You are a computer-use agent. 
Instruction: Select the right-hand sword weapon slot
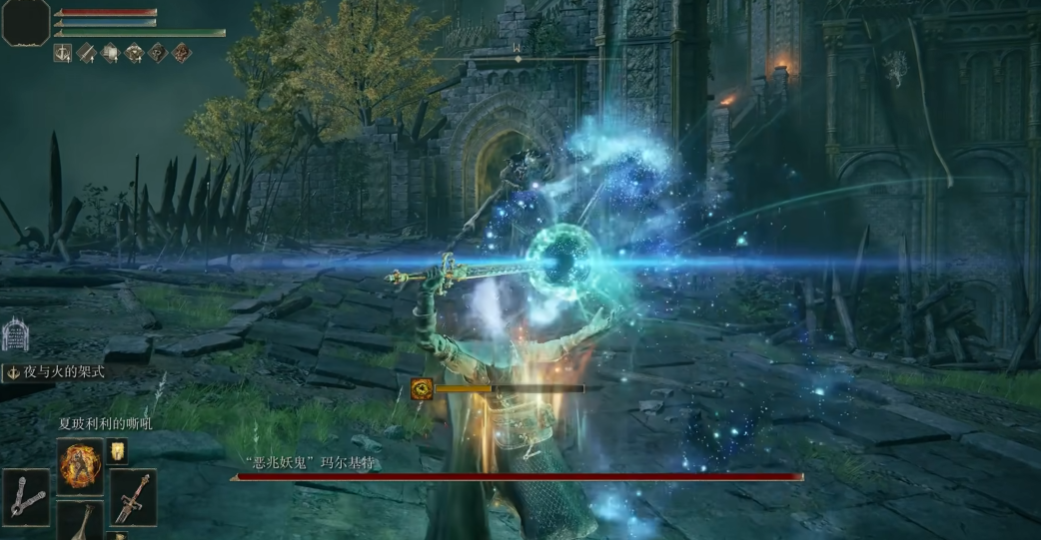[133, 497]
